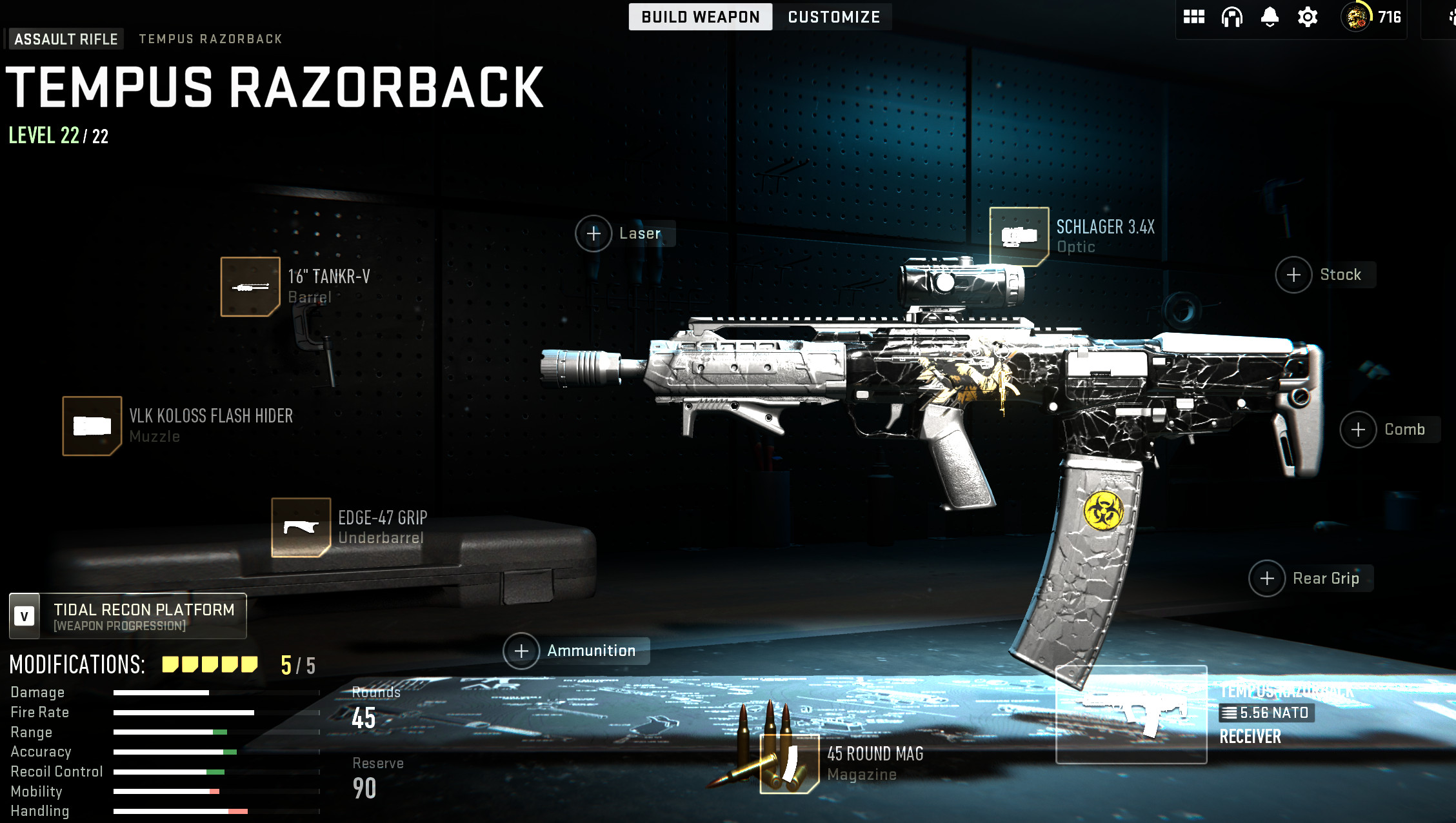Open the settings gear icon

[1307, 17]
